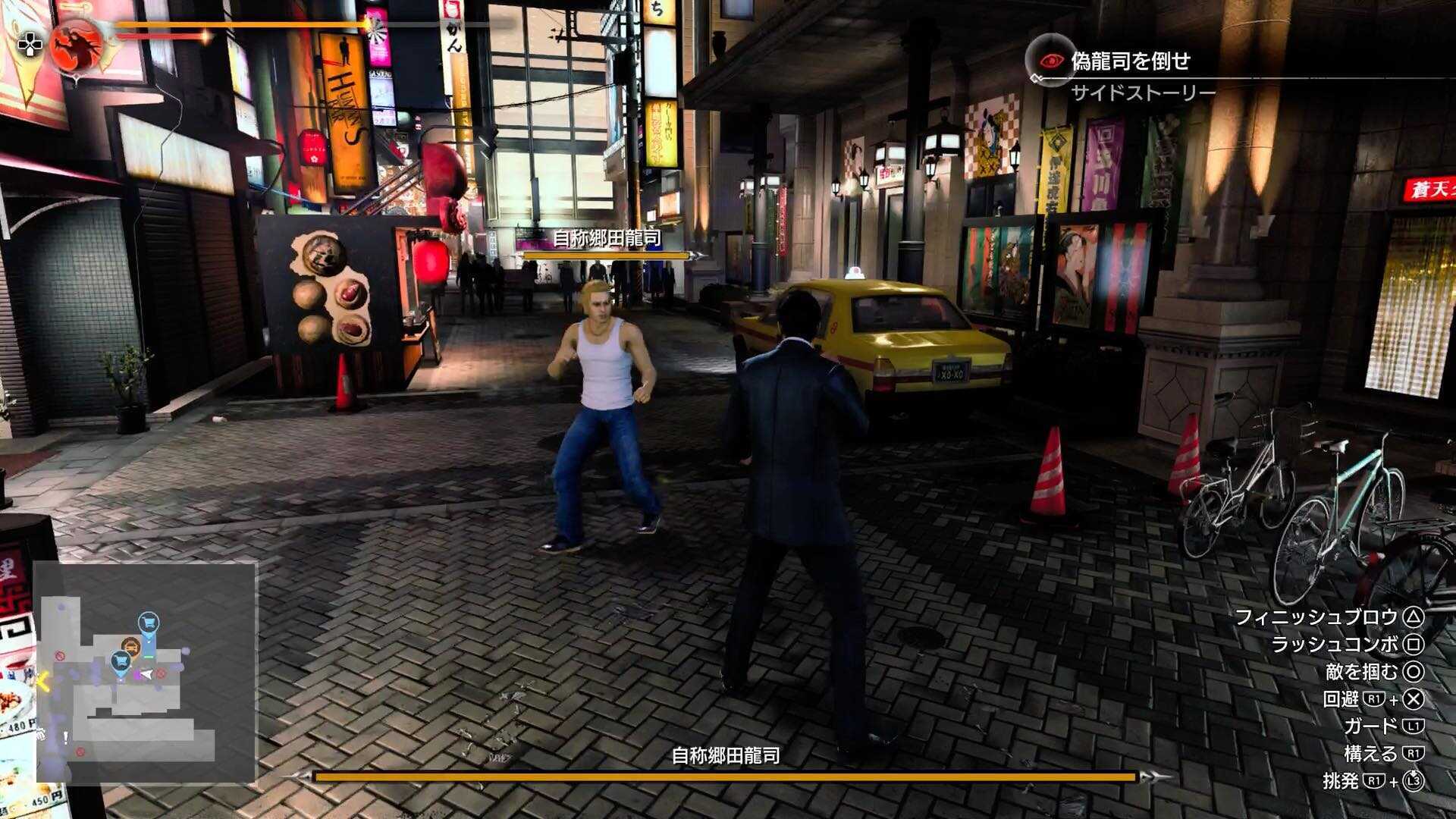Click the exclamation mark marker on the minimap
The height and width of the screenshot is (819, 1456).
point(65,737)
